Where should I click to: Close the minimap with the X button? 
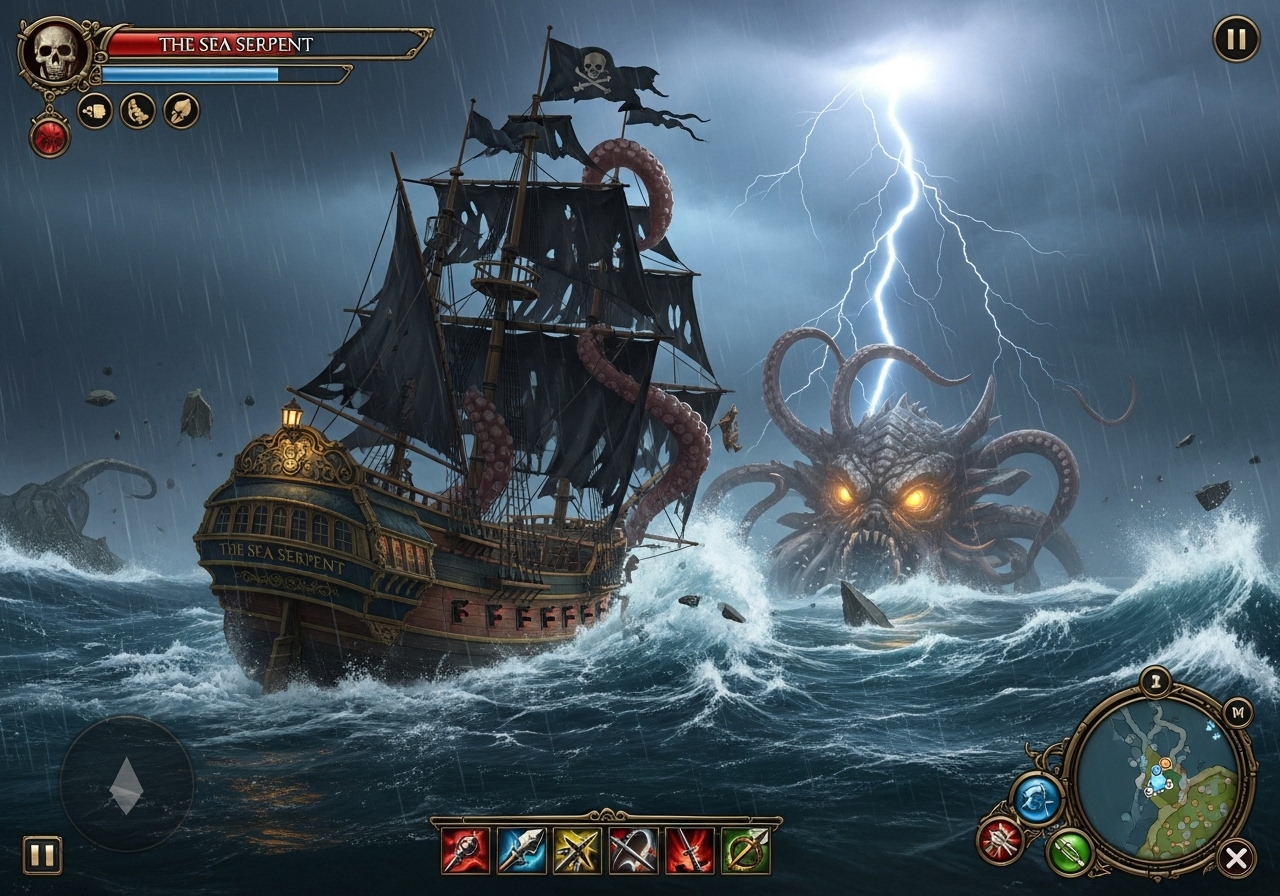1236,857
